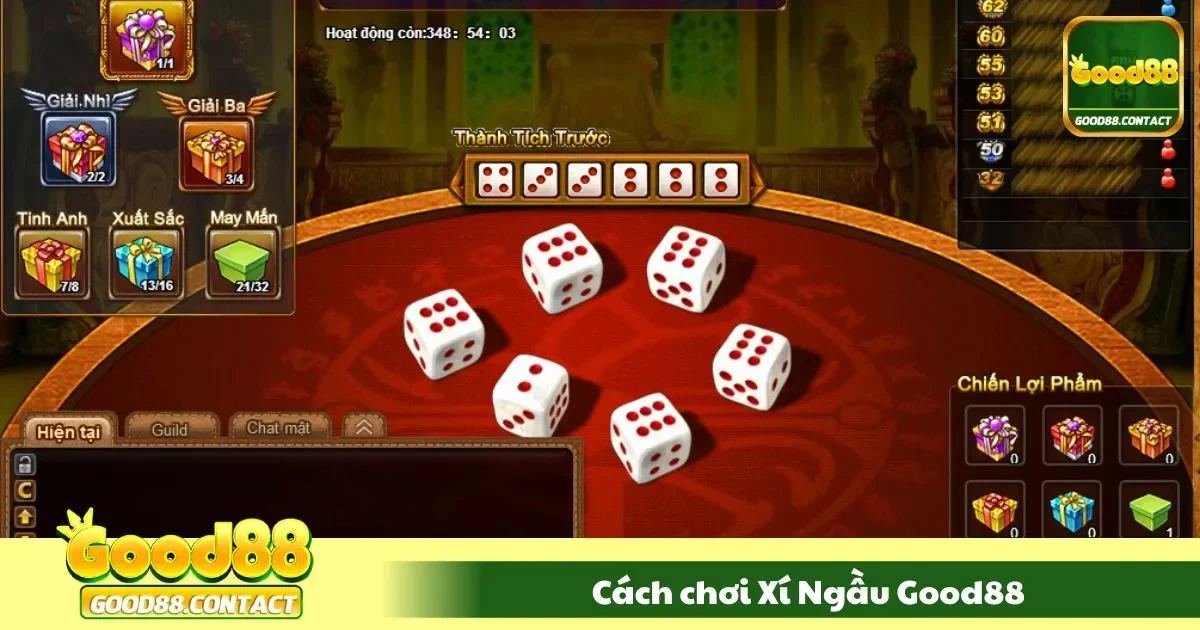Click the C chat channel button
The image size is (1200, 630).
pyautogui.click(x=24, y=490)
